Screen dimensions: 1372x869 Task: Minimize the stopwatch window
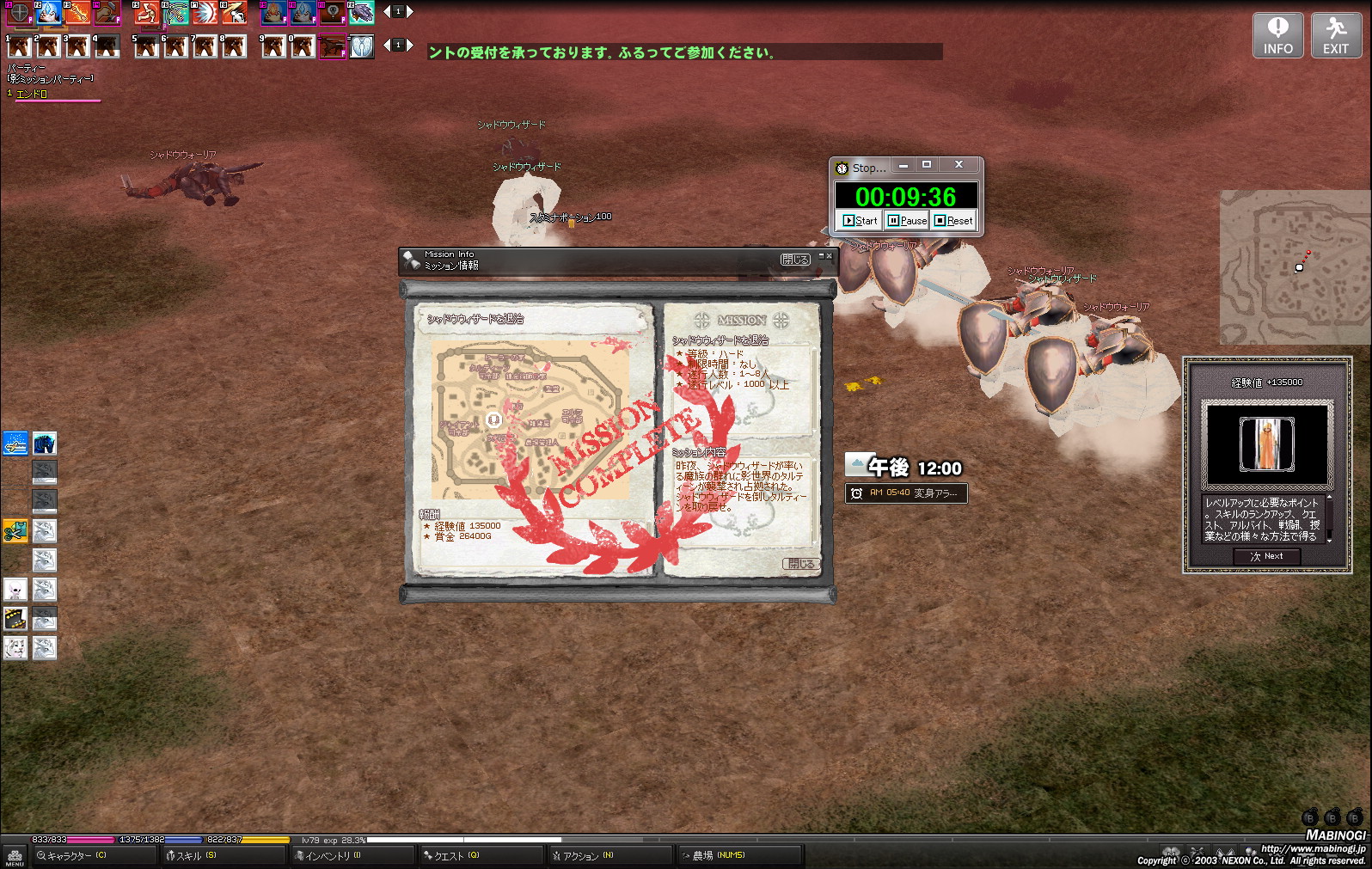pyautogui.click(x=903, y=165)
